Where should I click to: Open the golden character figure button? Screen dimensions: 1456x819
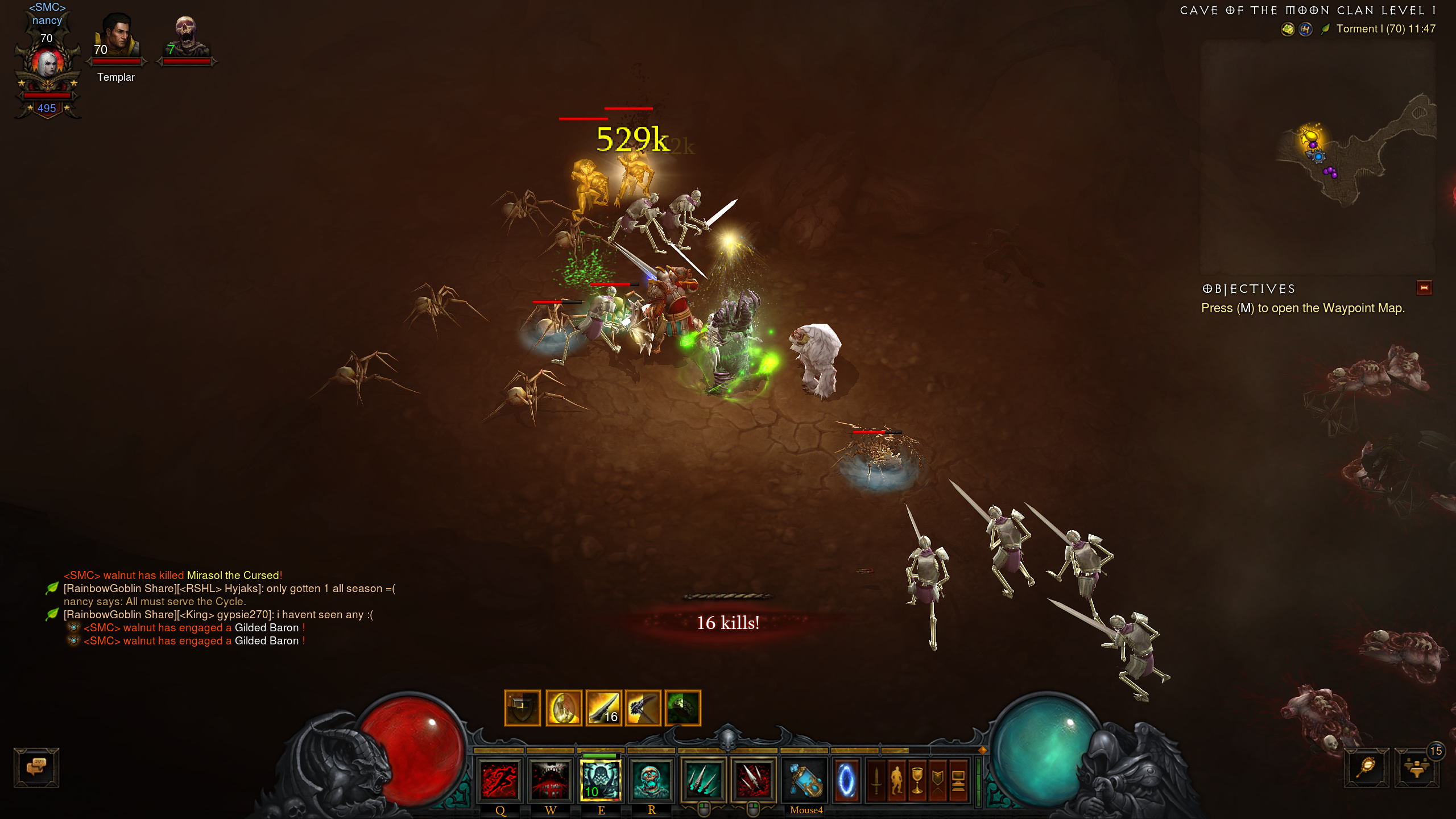(x=897, y=780)
